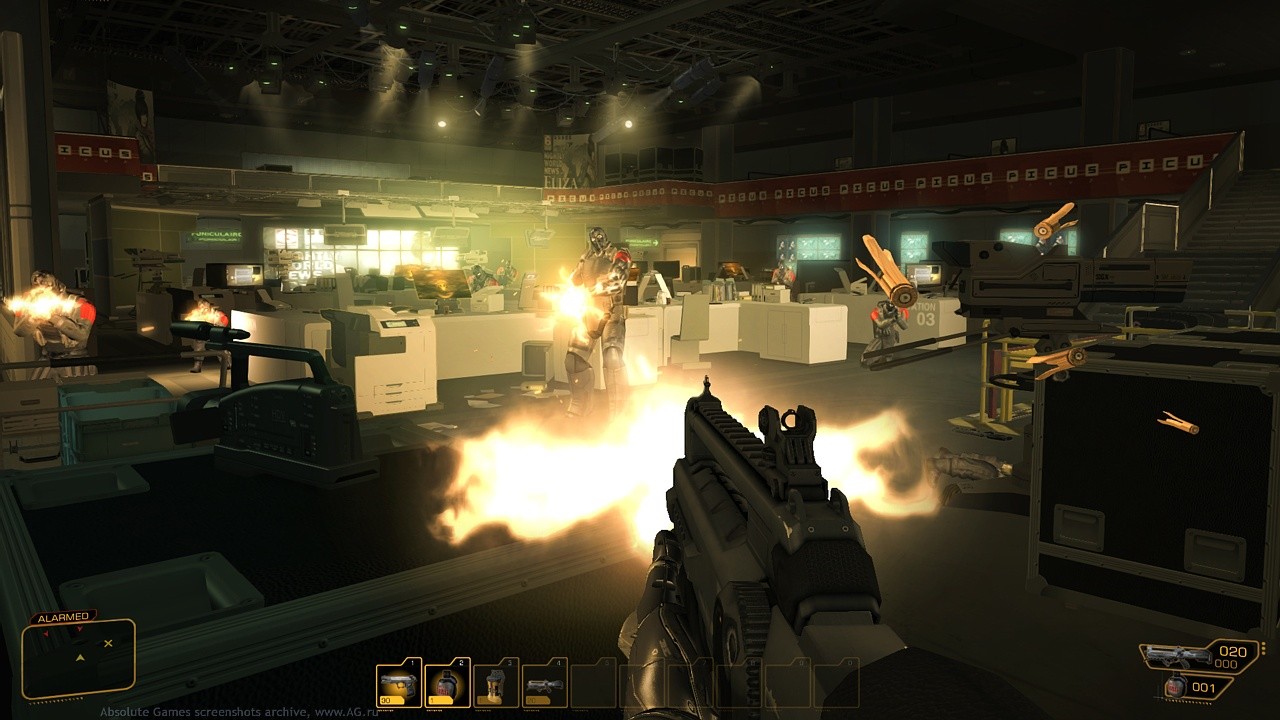The height and width of the screenshot is (720, 1280).
Task: Select the pistol in quickbar slot 1
Action: point(399,686)
